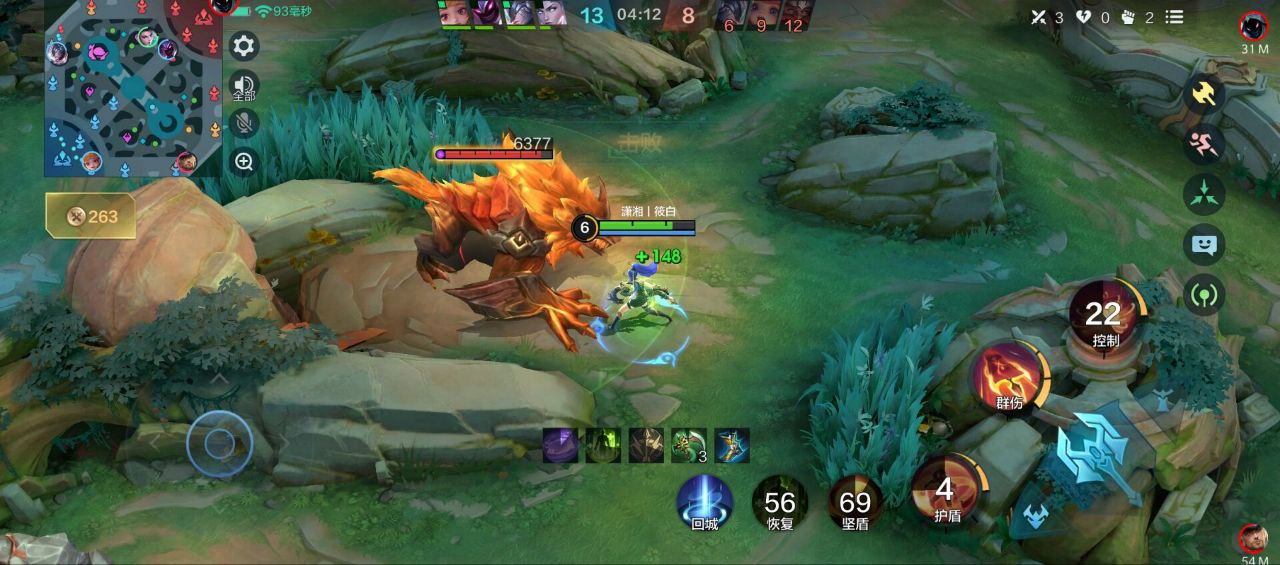This screenshot has height=565, width=1280.
Task: Activate the 控制 control skill
Action: (1105, 317)
